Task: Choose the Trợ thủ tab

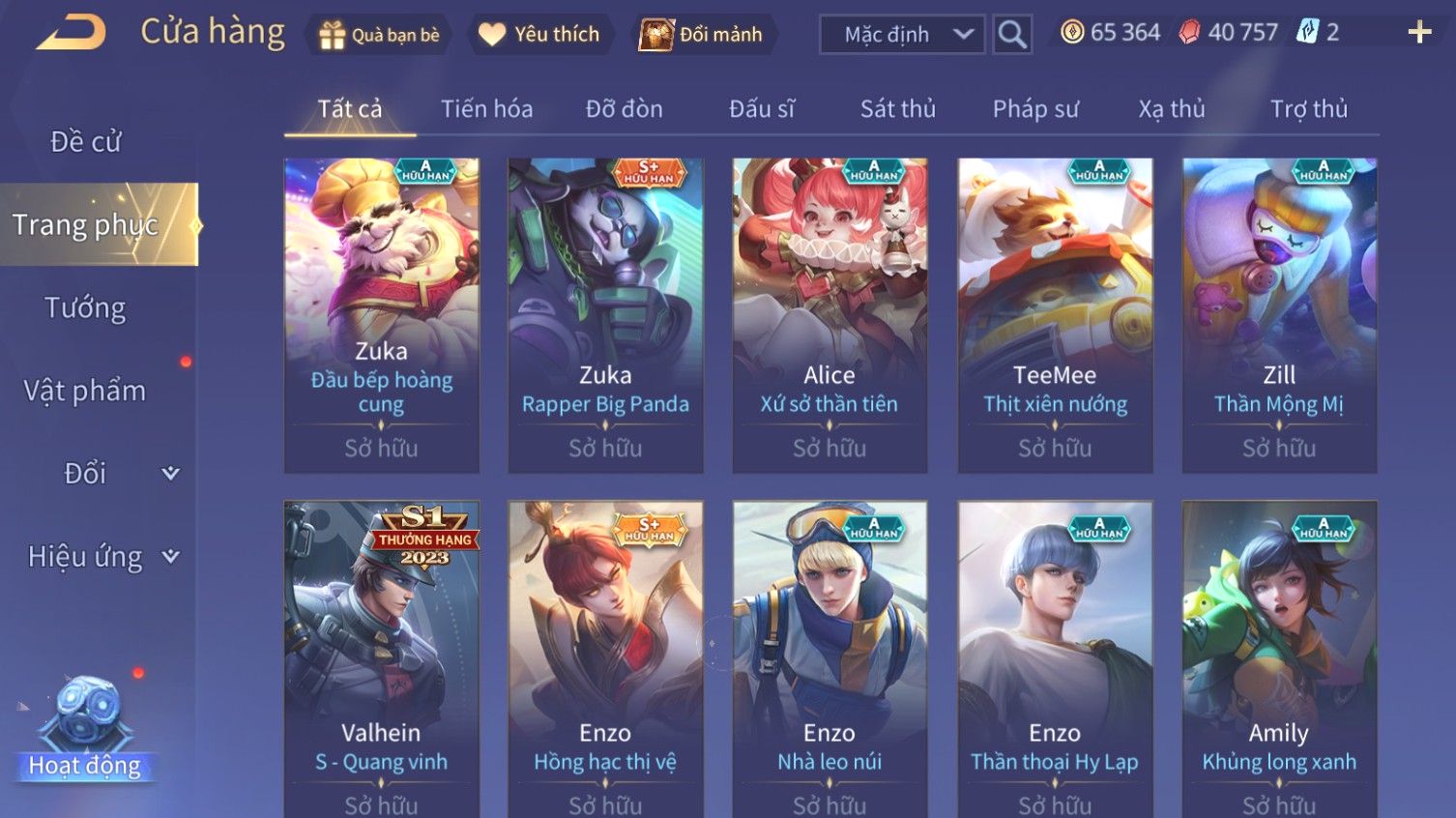Action: [1308, 109]
